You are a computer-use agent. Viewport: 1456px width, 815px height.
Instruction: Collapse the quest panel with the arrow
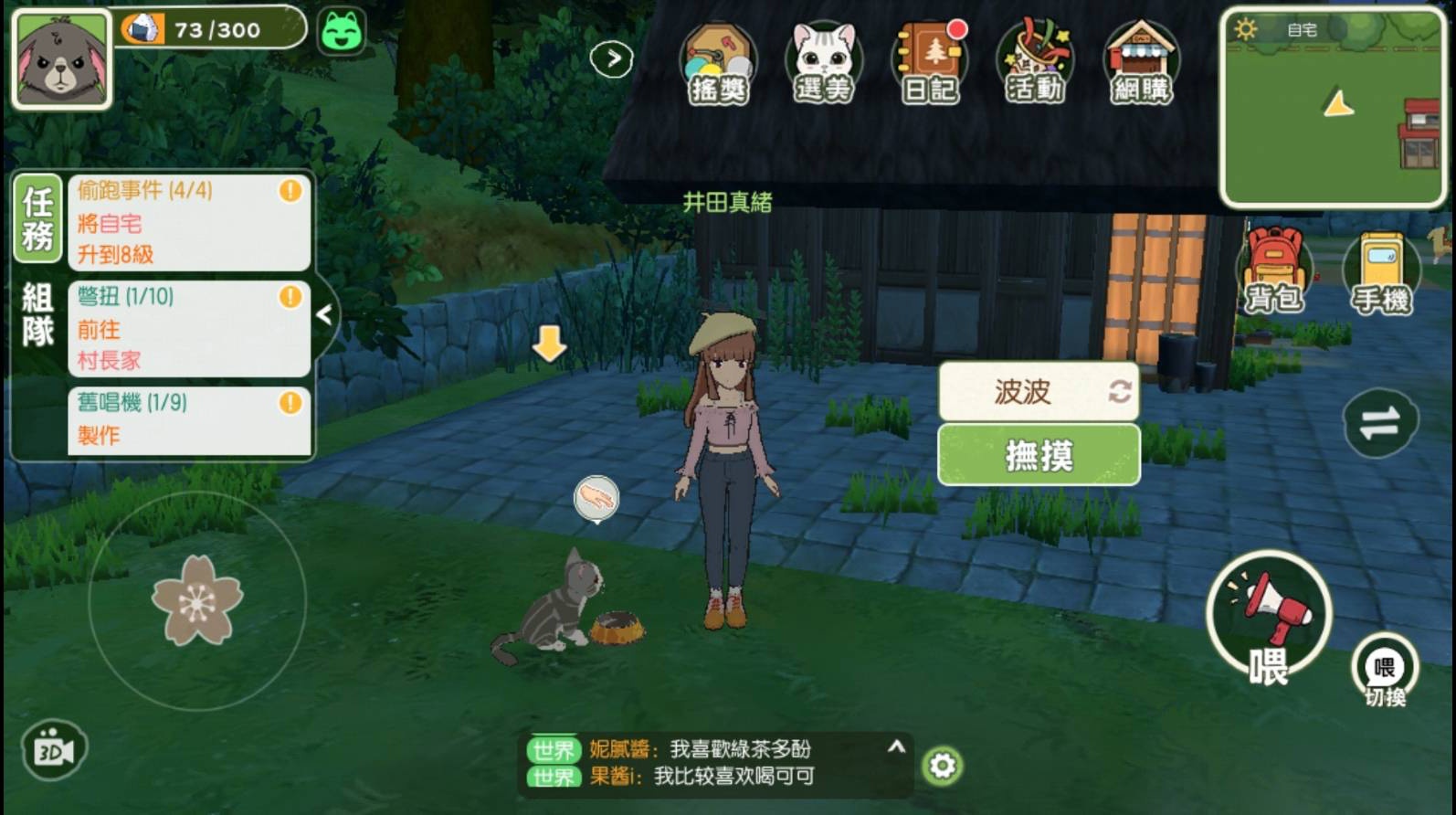pyautogui.click(x=324, y=315)
